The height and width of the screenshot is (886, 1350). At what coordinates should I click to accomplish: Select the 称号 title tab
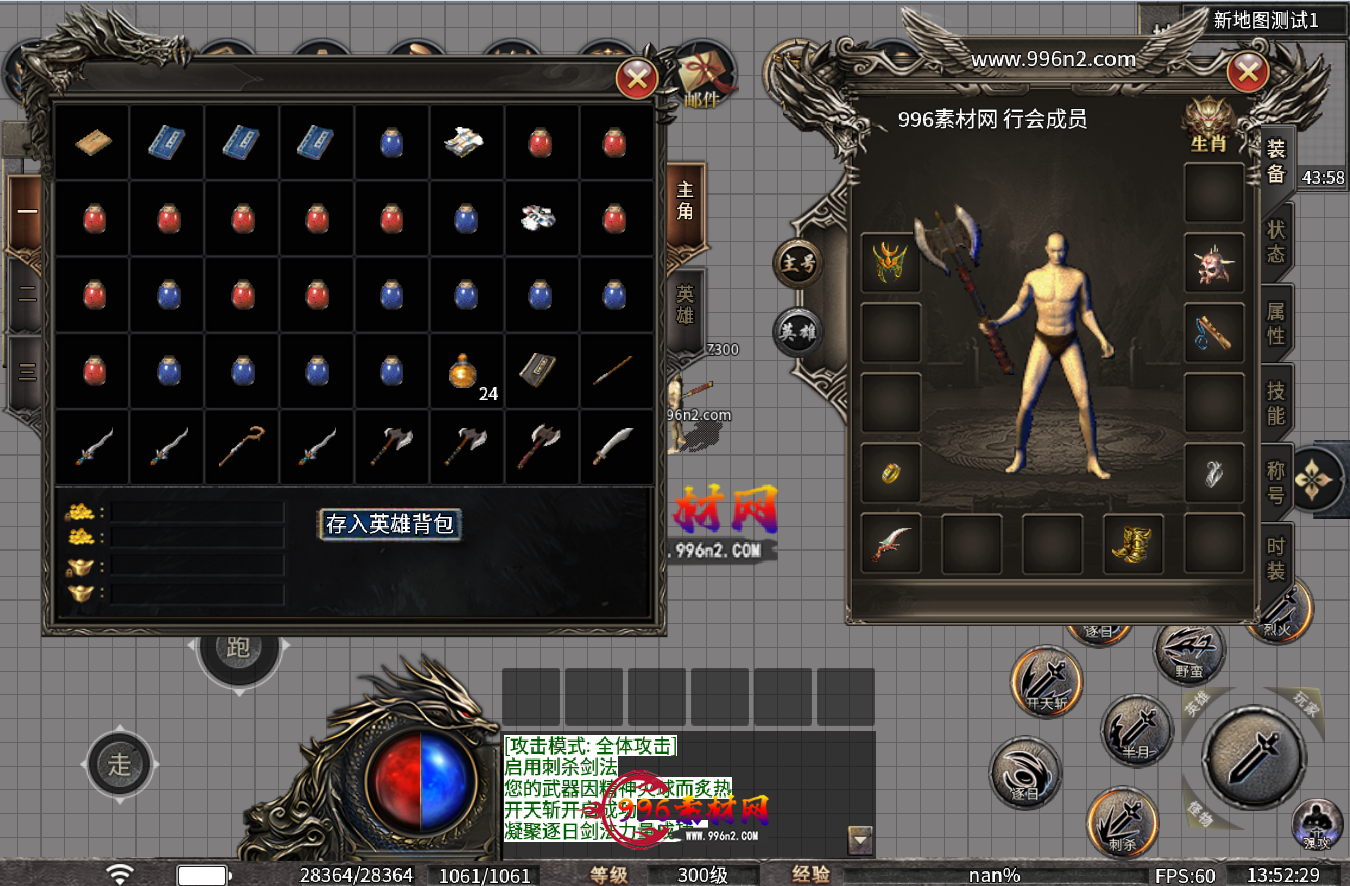[x=1276, y=482]
